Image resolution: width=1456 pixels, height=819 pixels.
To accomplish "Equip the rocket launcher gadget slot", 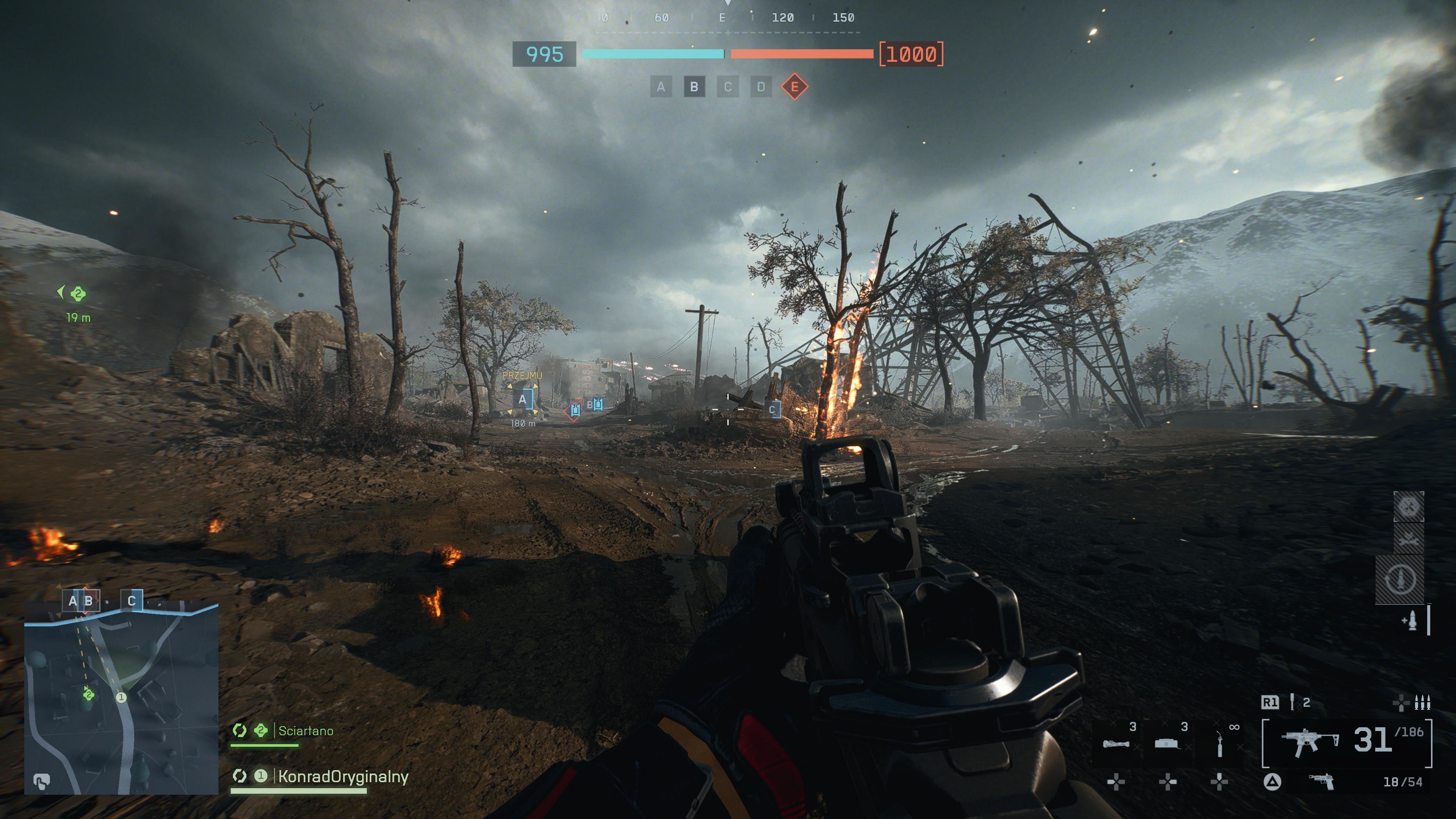I will 1116,743.
